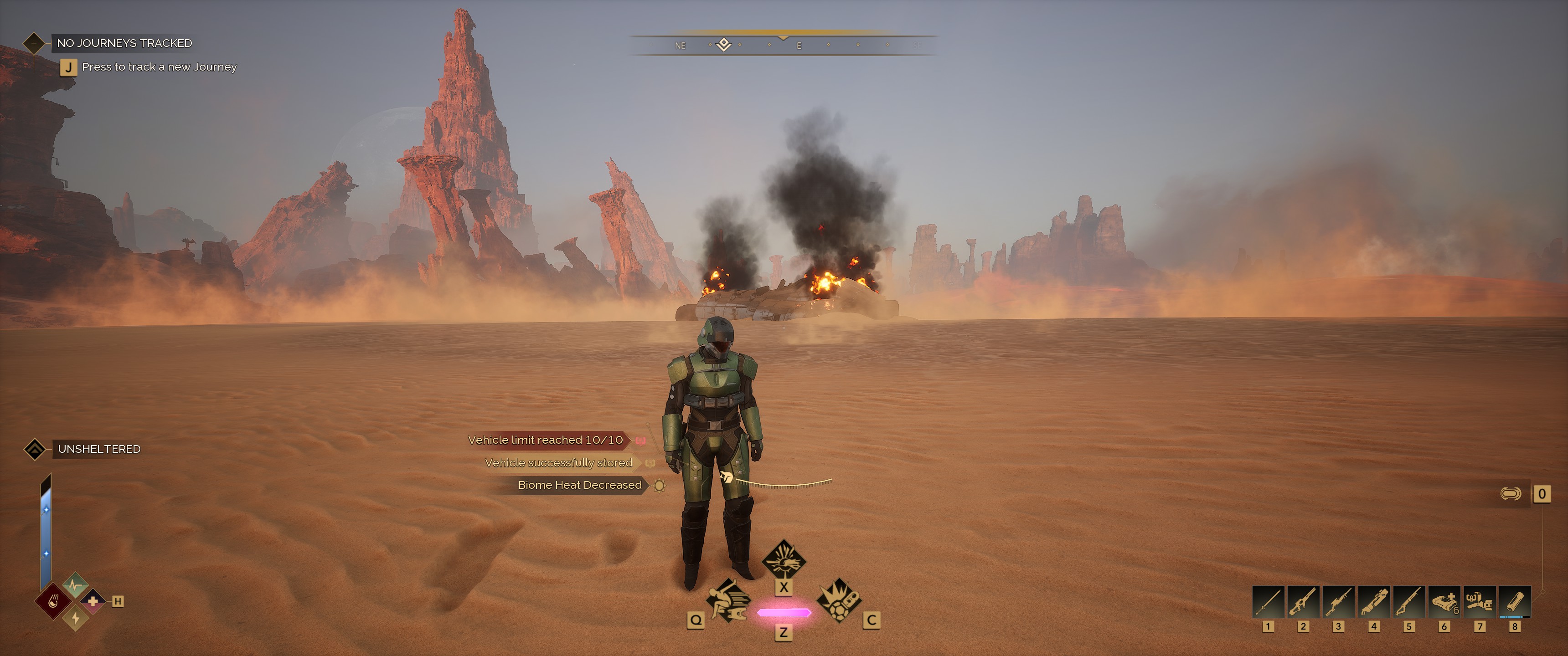Click the compass bar diamond marker

tap(724, 45)
